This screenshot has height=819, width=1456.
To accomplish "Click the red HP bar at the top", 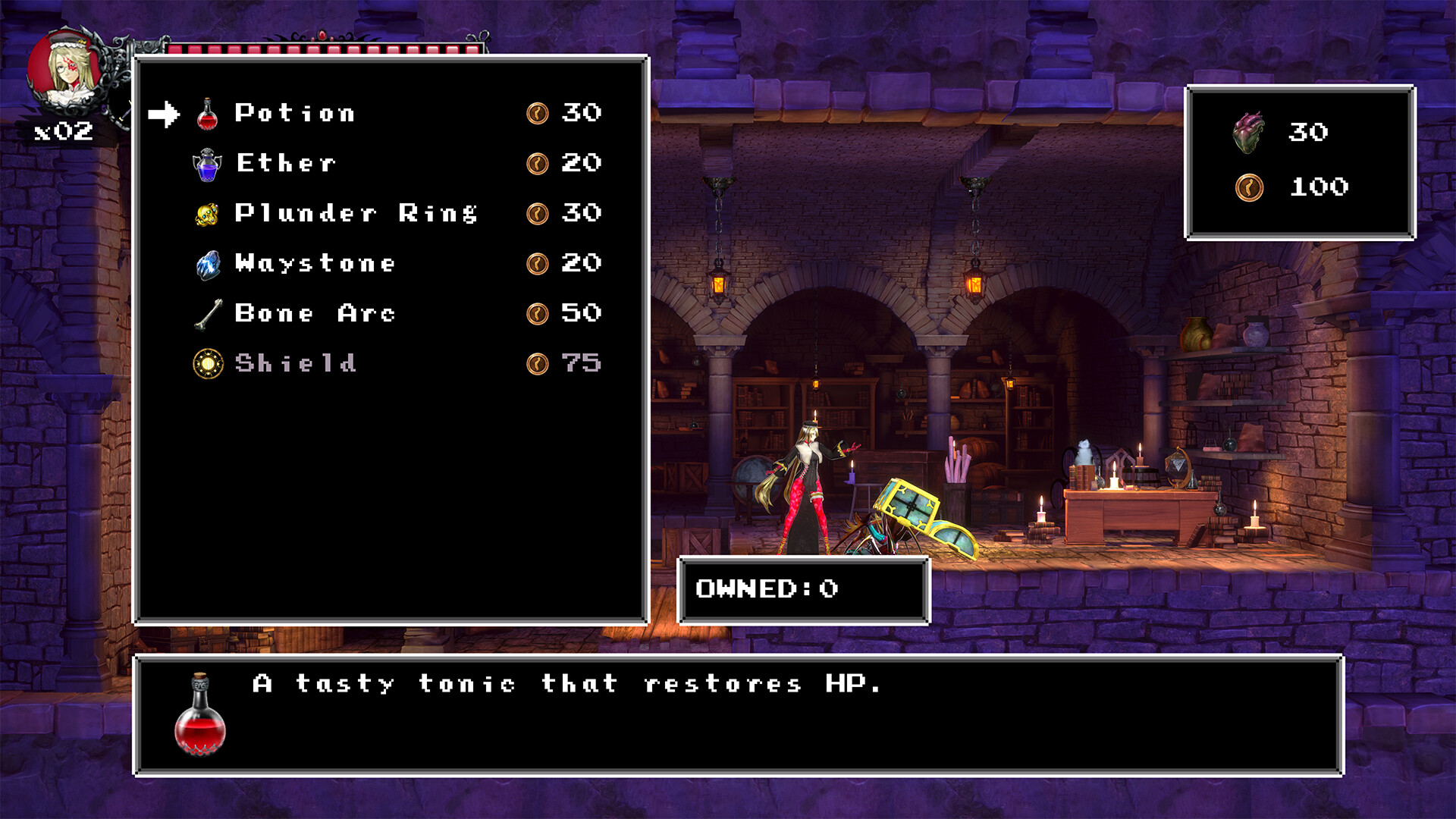I will [x=326, y=49].
